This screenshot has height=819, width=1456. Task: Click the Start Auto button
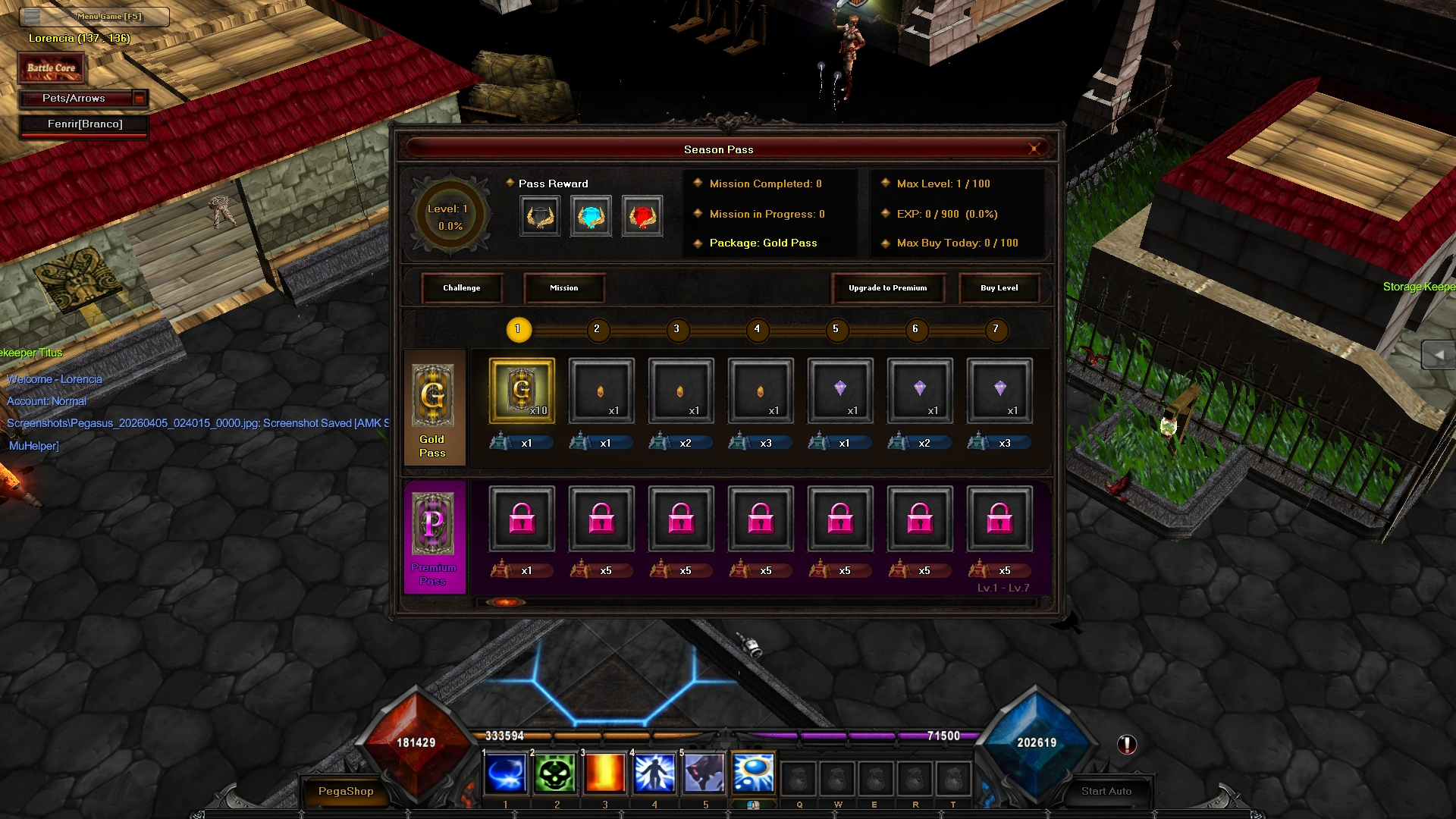tap(1106, 791)
